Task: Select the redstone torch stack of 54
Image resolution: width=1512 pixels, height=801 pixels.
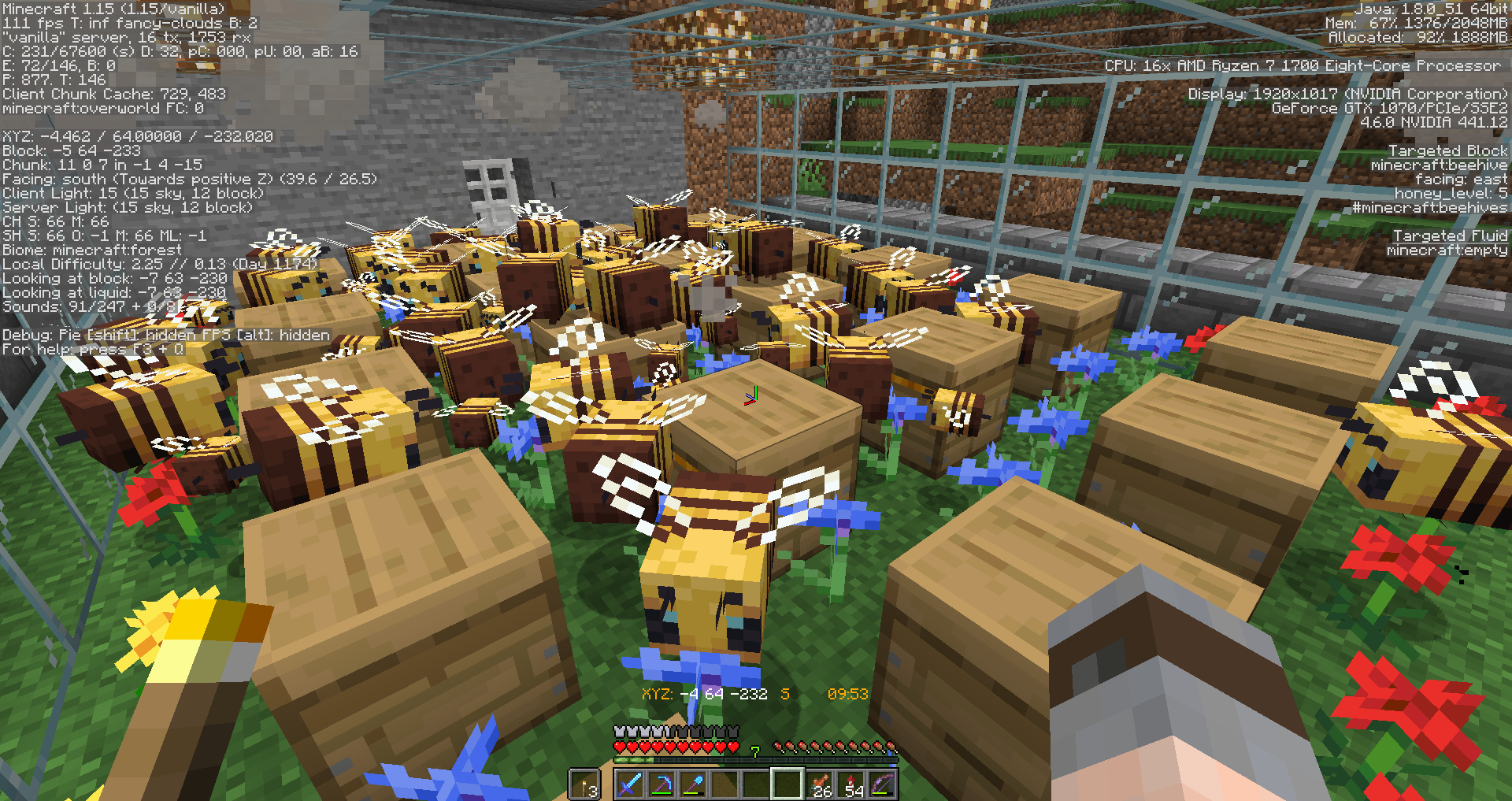Action: 852,785
